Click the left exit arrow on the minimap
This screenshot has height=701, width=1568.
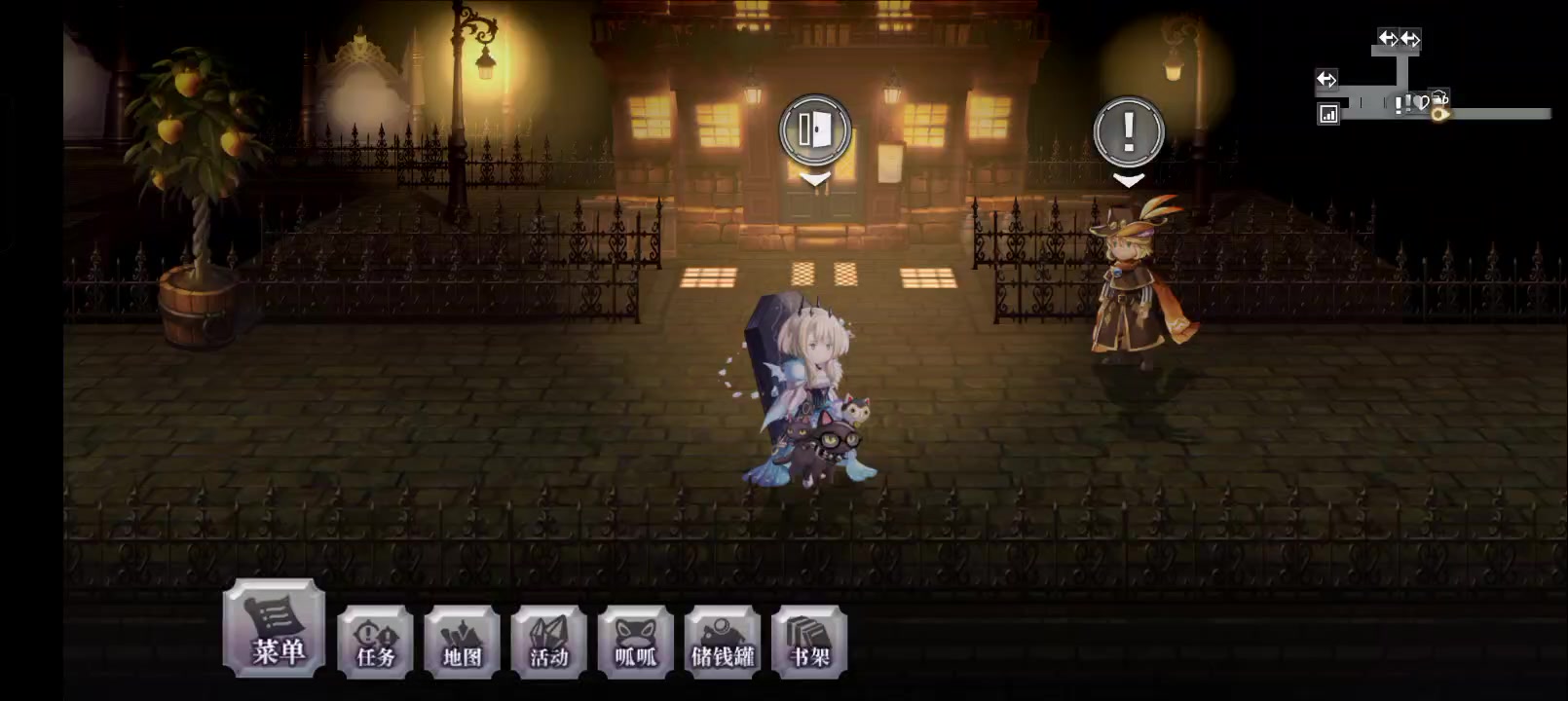click(x=1326, y=79)
